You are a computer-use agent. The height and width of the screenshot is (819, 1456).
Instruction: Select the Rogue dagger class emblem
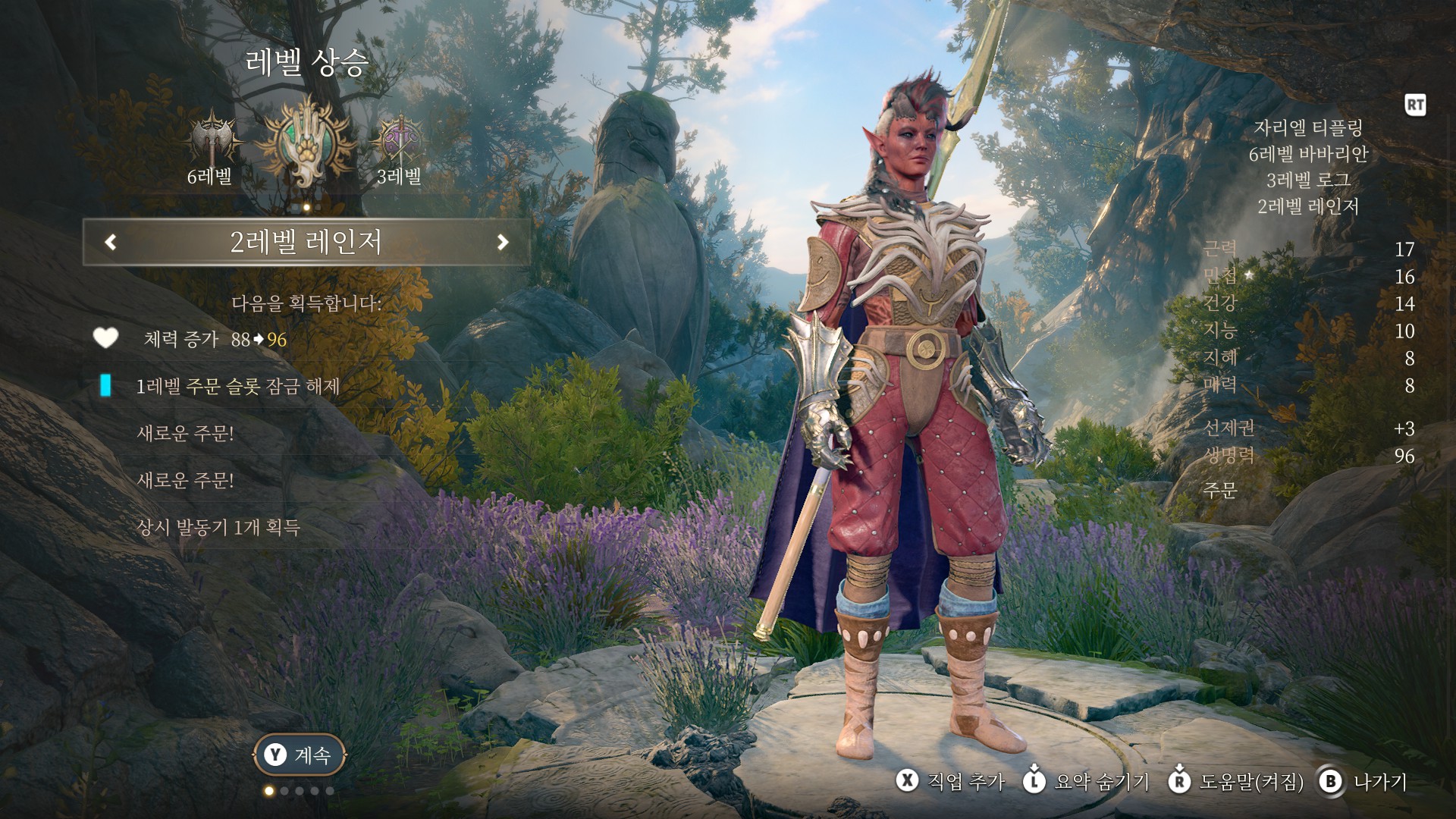tap(399, 142)
